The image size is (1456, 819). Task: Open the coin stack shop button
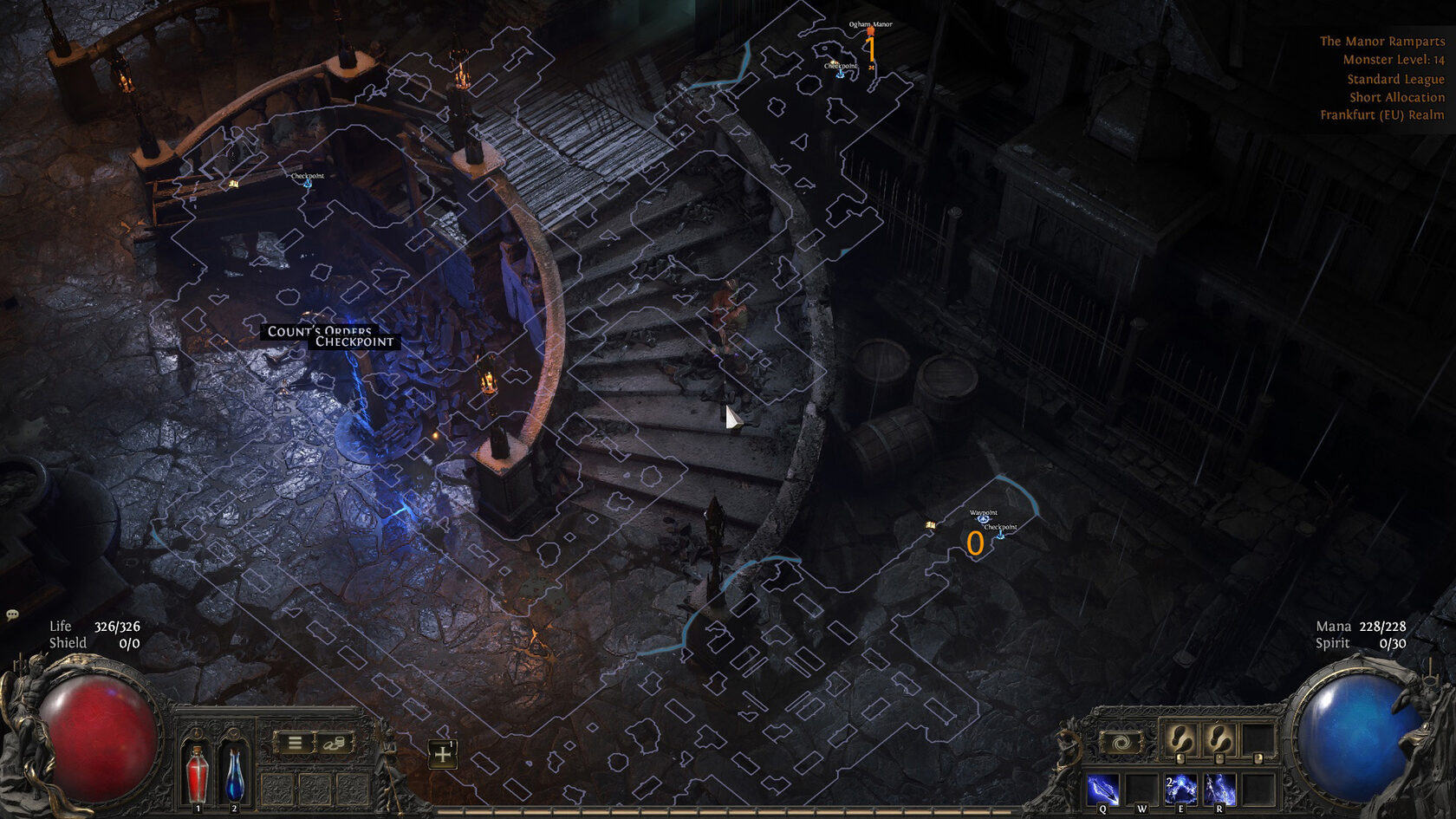pos(334,744)
